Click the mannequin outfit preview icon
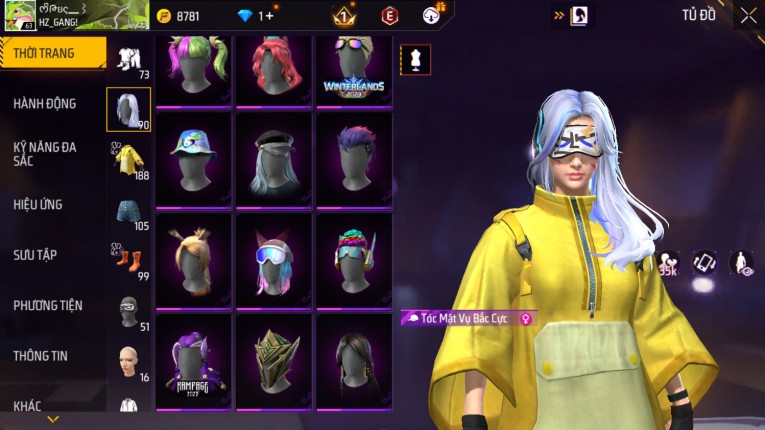Image resolution: width=765 pixels, height=430 pixels. coord(415,60)
